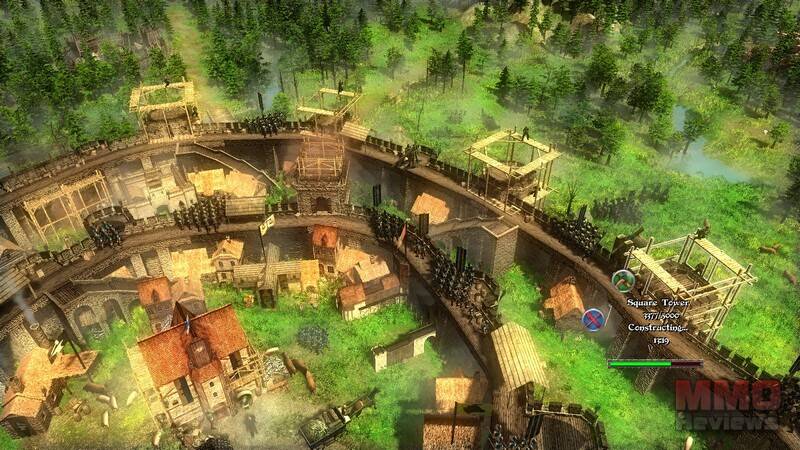Image resolution: width=800 pixels, height=450 pixels.
Task: Click the green hammer icon by Square Tower
Action: point(623,282)
